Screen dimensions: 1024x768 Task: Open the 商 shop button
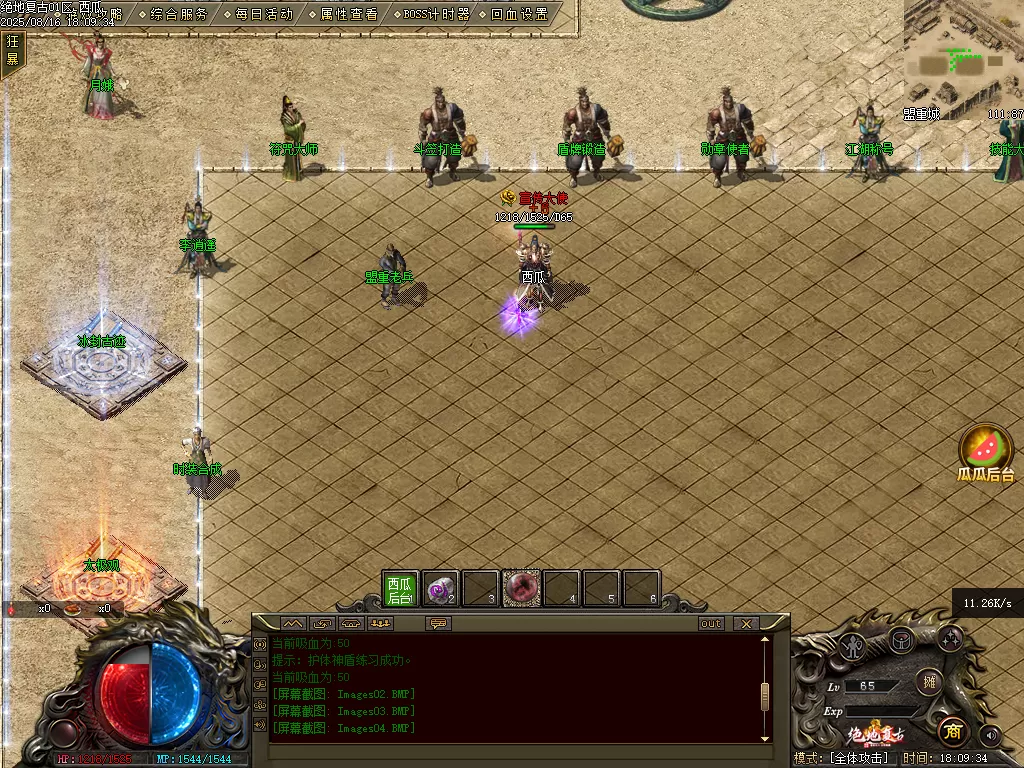tap(953, 732)
